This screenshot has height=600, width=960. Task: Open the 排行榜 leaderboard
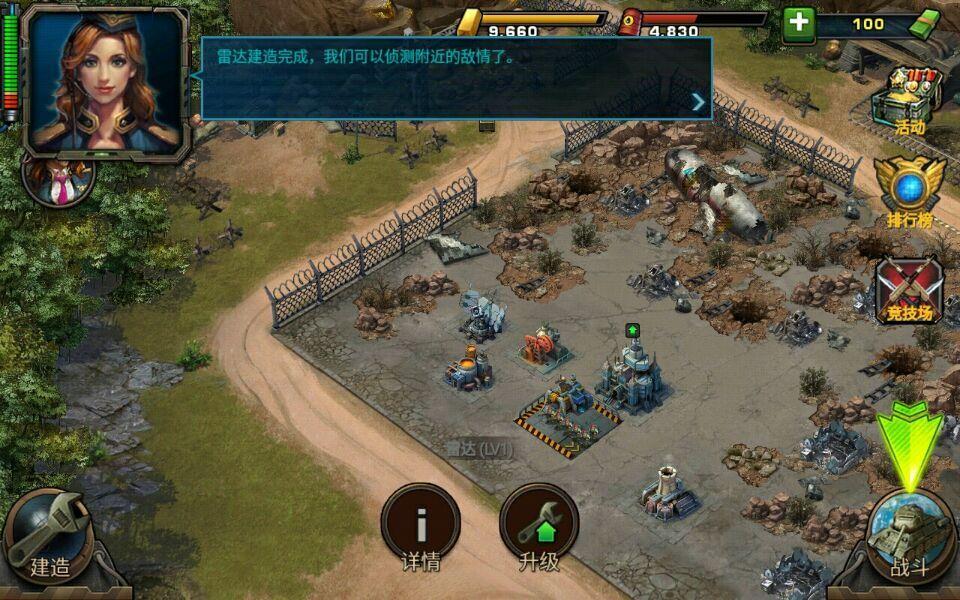point(908,190)
